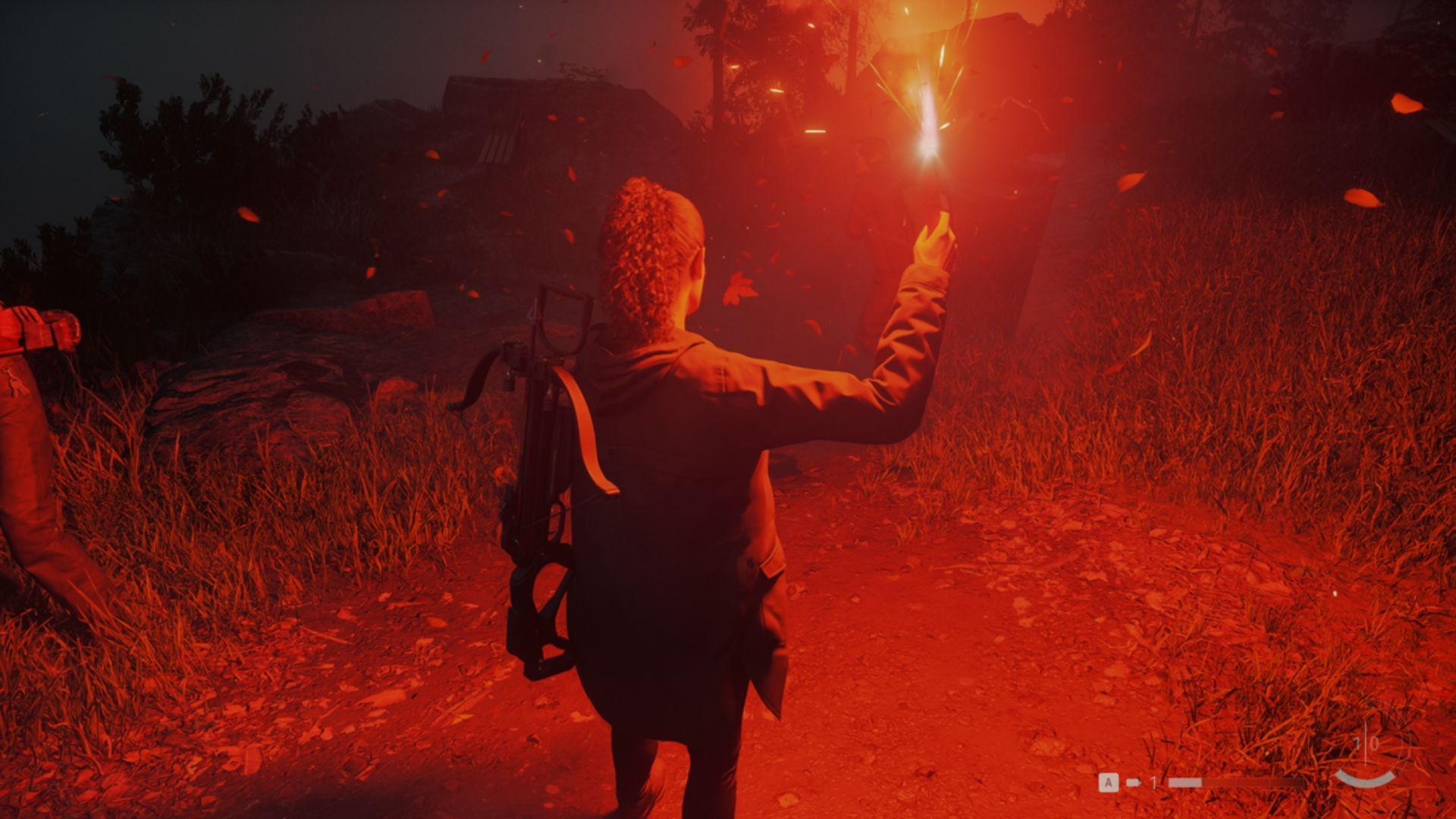Viewport: 1456px width, 819px height.
Task: Click the A button prompt icon
Action: [1109, 782]
